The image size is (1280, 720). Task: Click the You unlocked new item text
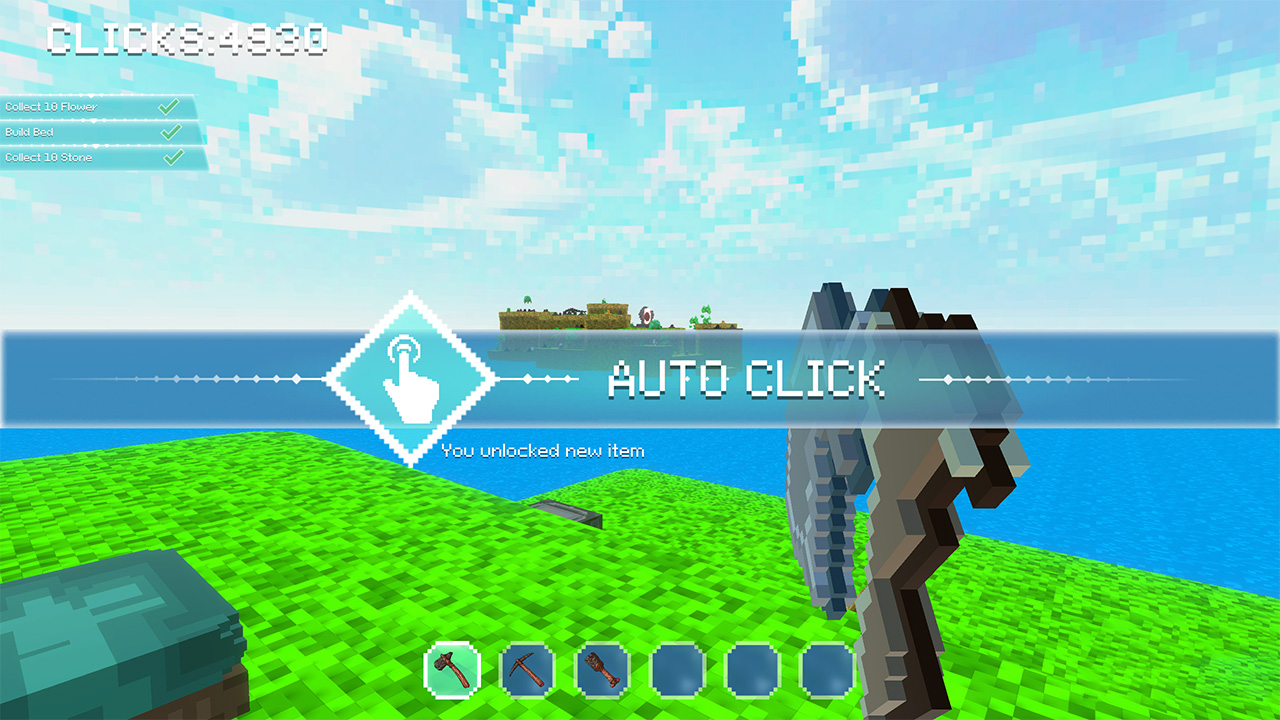[x=543, y=450]
